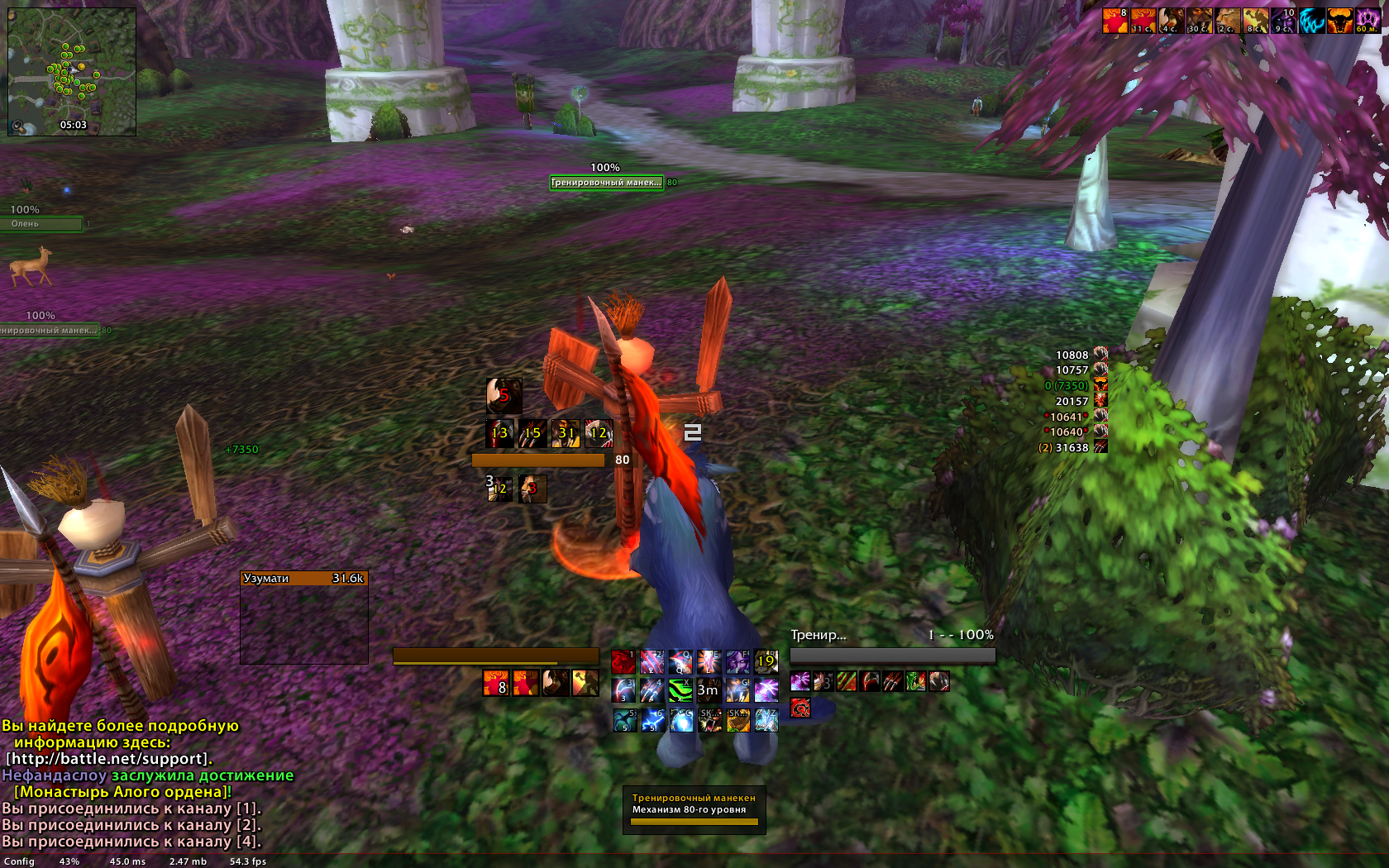Use the claw slash ability on key 2
1389x868 pixels.
[x=652, y=661]
